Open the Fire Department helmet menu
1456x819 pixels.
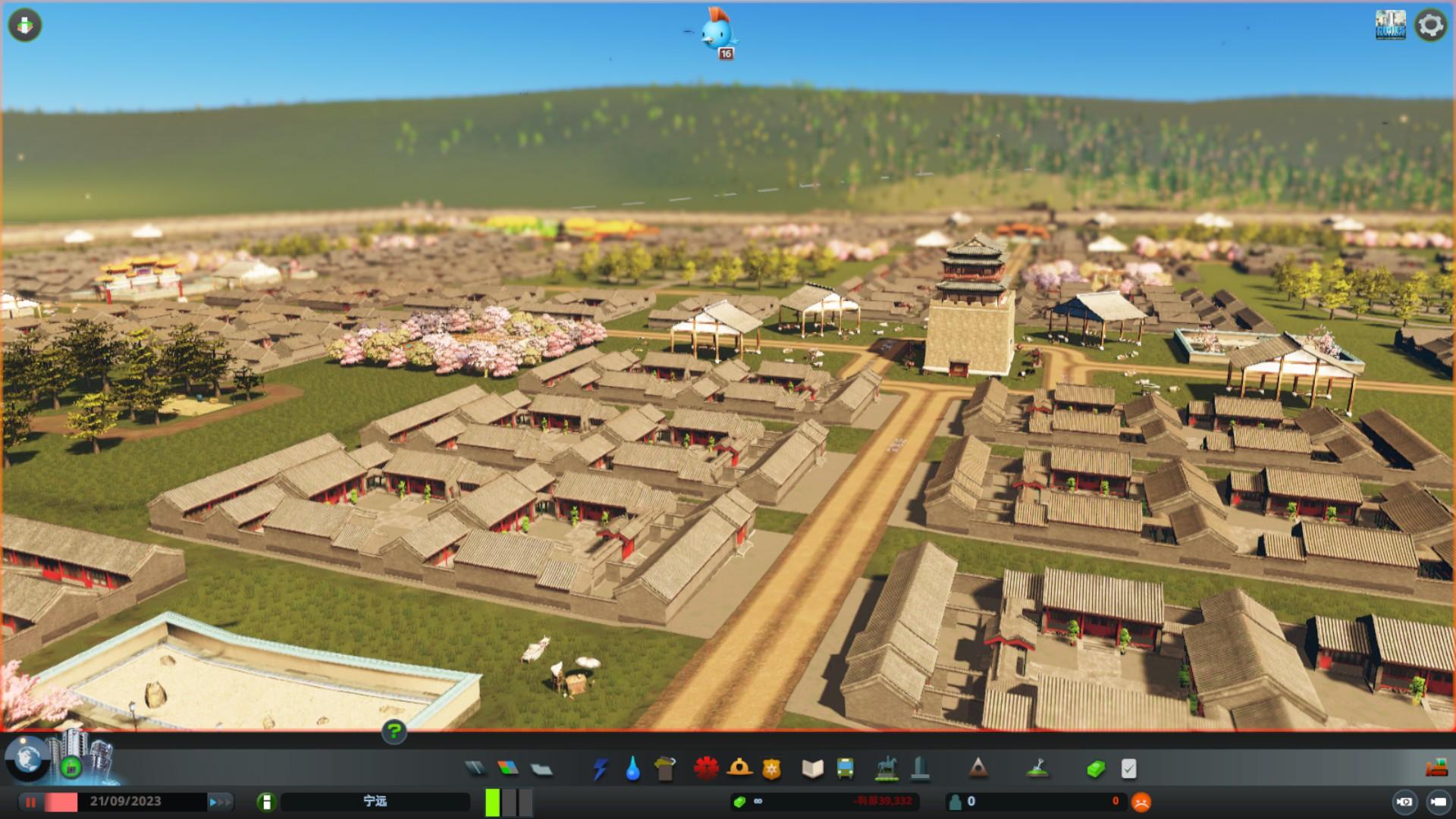(739, 769)
